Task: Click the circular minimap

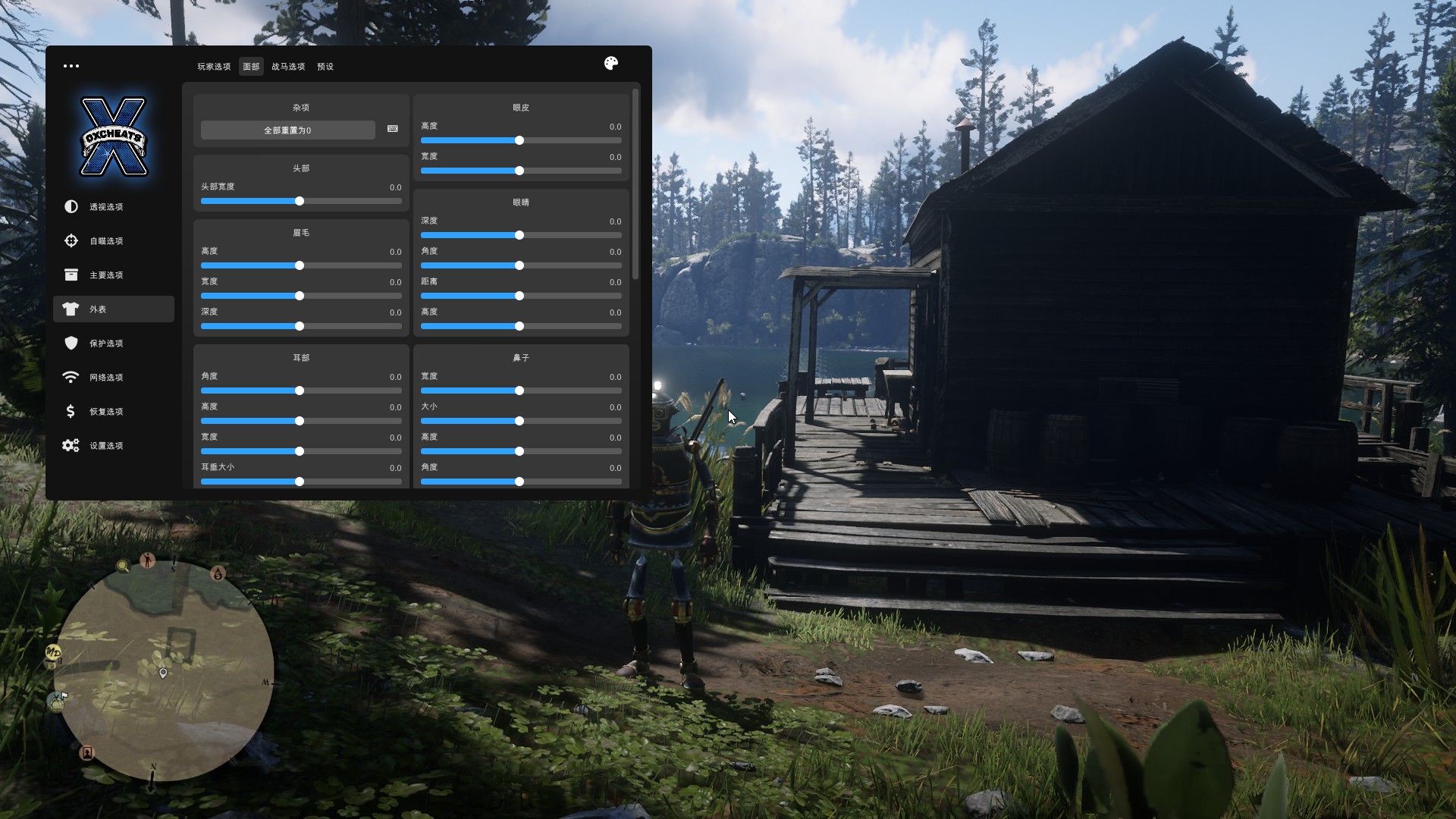Action: [x=163, y=671]
